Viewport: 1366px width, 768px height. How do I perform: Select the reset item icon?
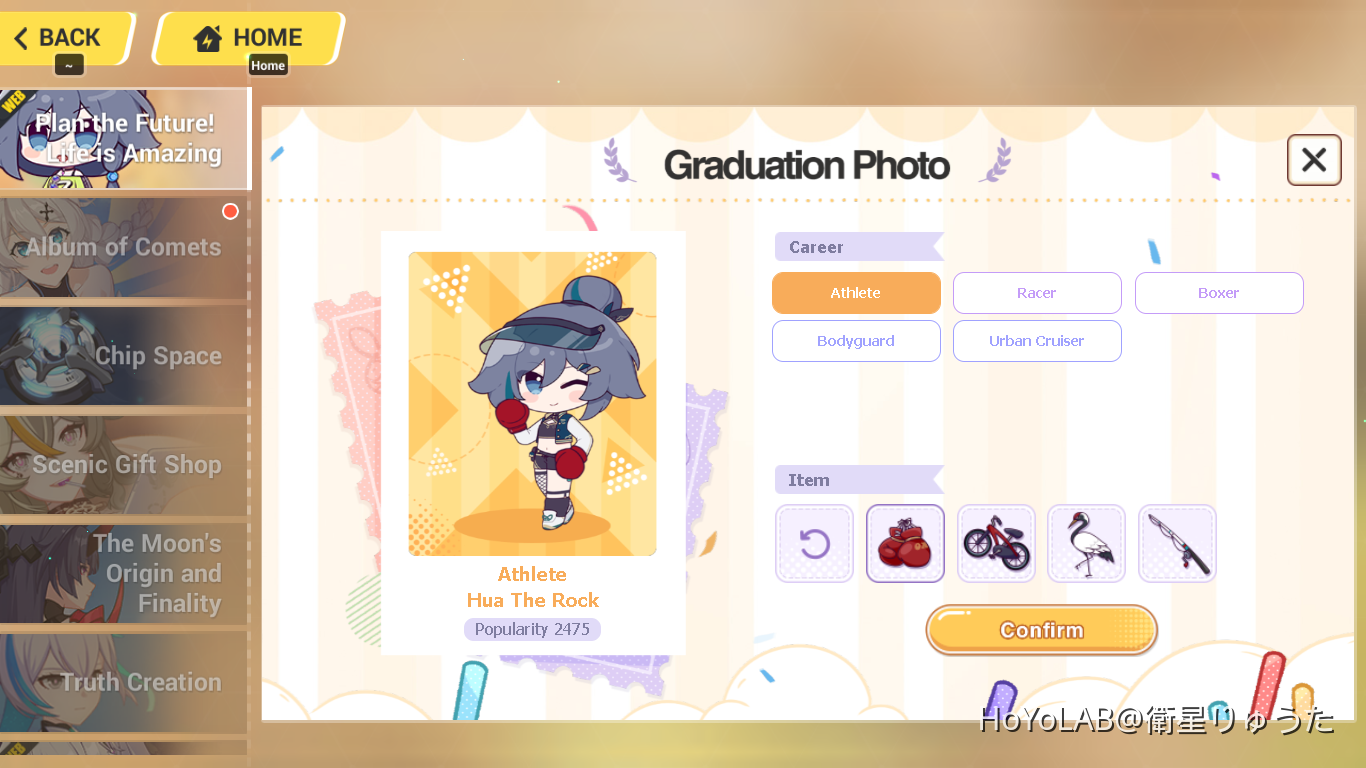[814, 543]
